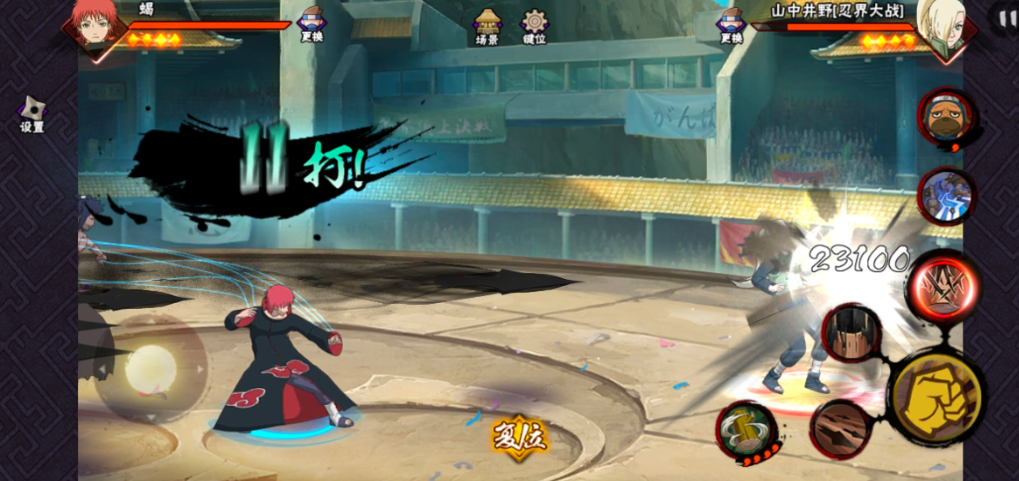The width and height of the screenshot is (1019, 481).
Task: Trigger the dark-haired puppet skill
Action: pyautogui.click(x=851, y=332)
